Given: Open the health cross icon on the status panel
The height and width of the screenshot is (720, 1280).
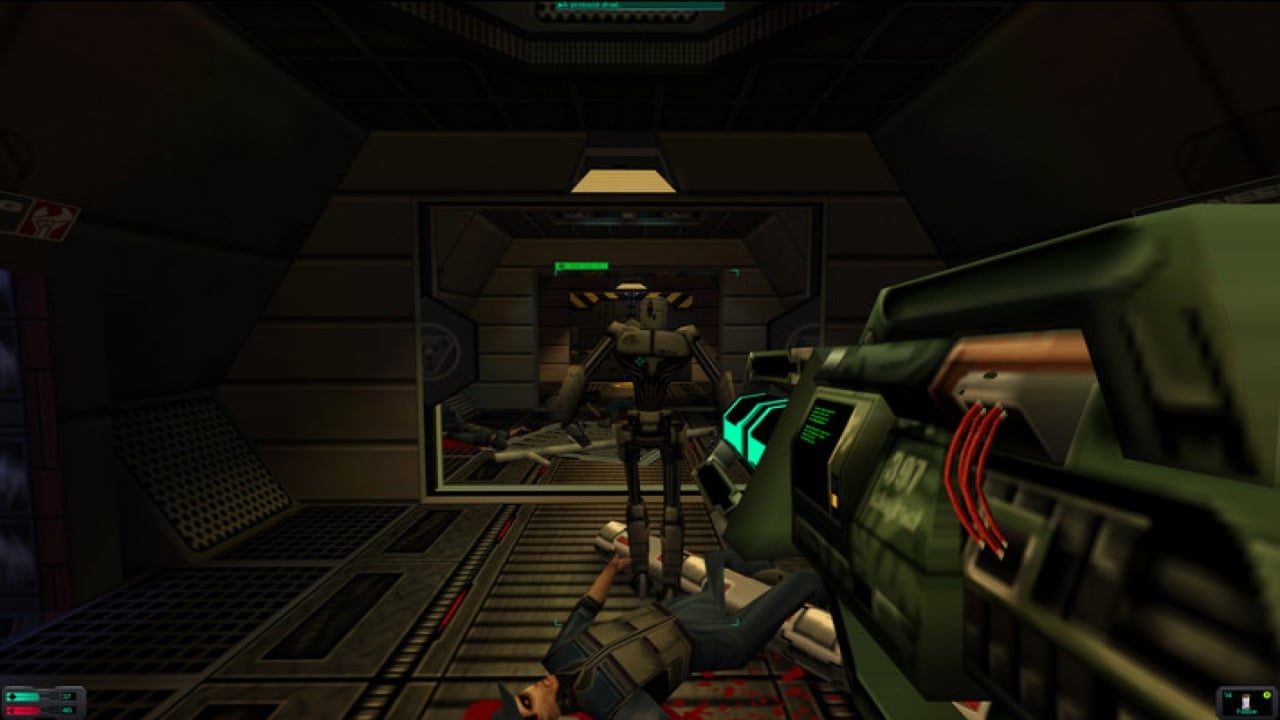Looking at the screenshot, I should (x=11, y=697).
